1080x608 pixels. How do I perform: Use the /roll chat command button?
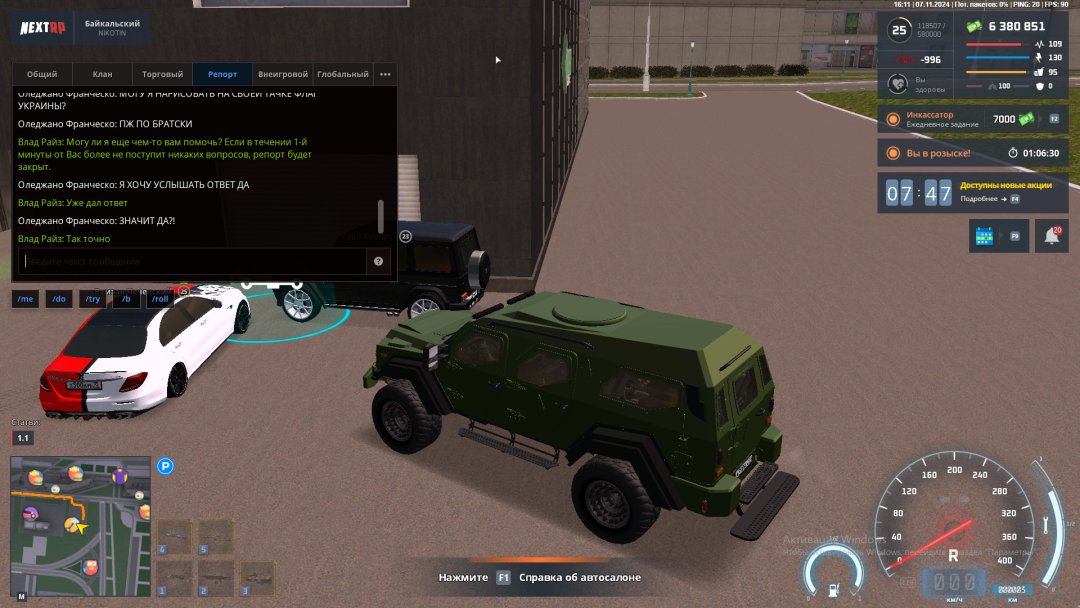click(x=159, y=299)
